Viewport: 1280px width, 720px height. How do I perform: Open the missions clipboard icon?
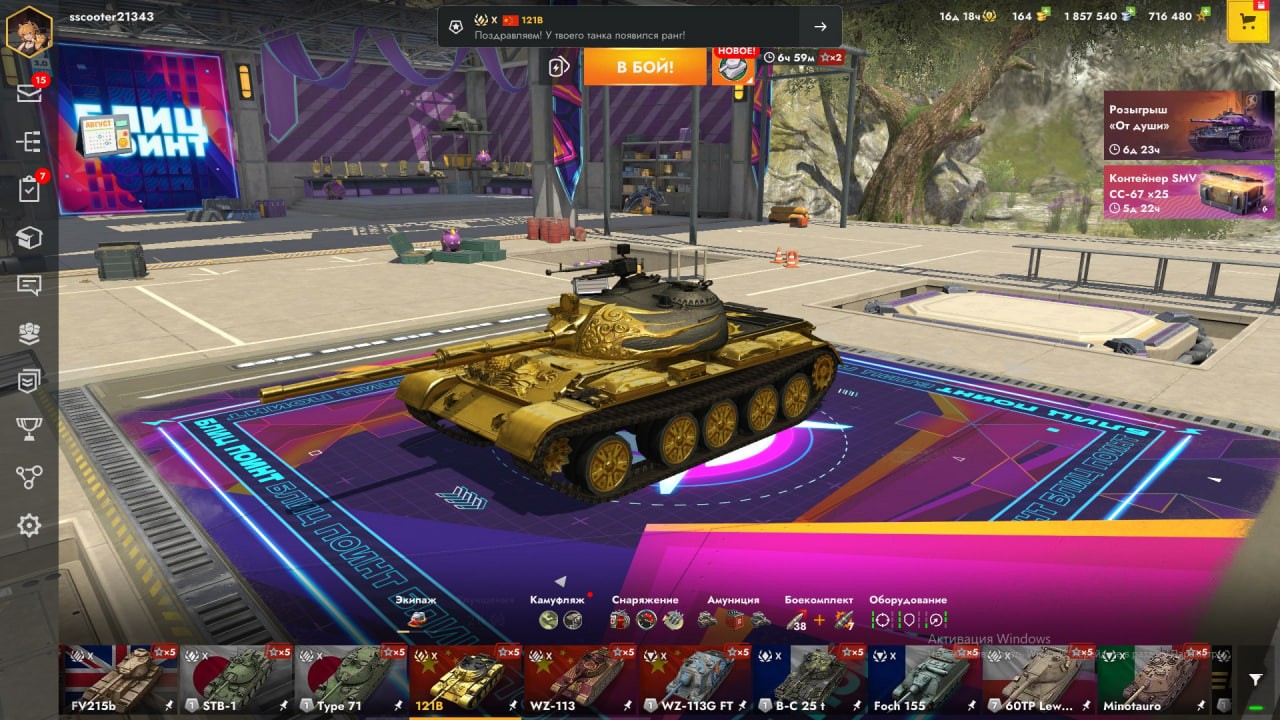point(29,189)
